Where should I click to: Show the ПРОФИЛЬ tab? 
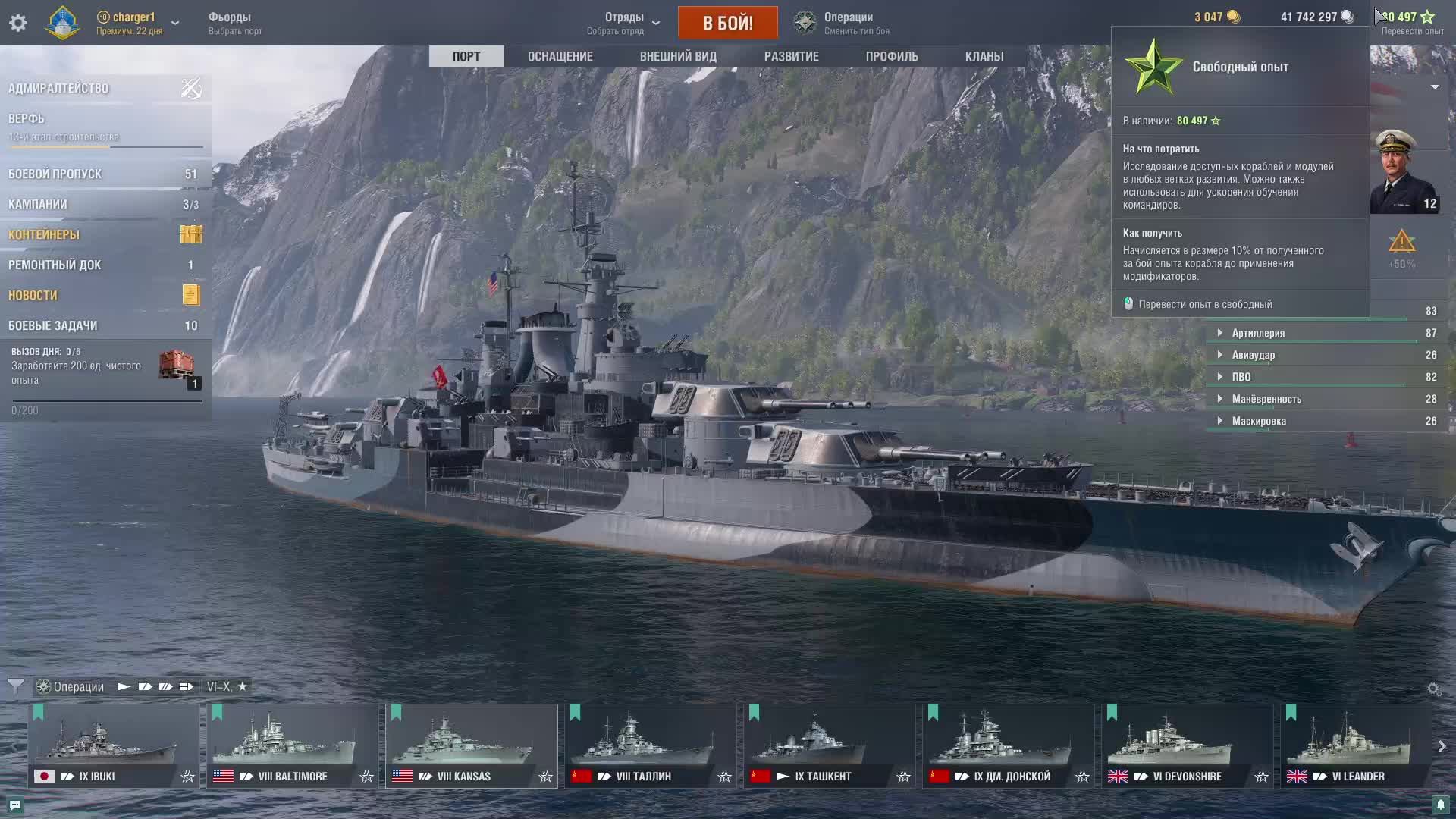892,56
